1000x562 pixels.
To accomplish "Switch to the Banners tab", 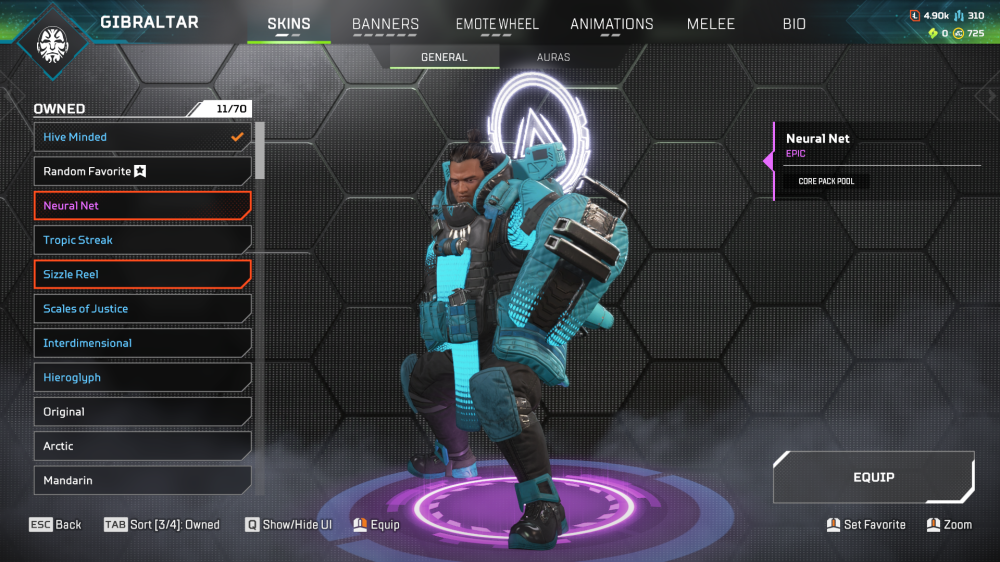I will coord(385,24).
